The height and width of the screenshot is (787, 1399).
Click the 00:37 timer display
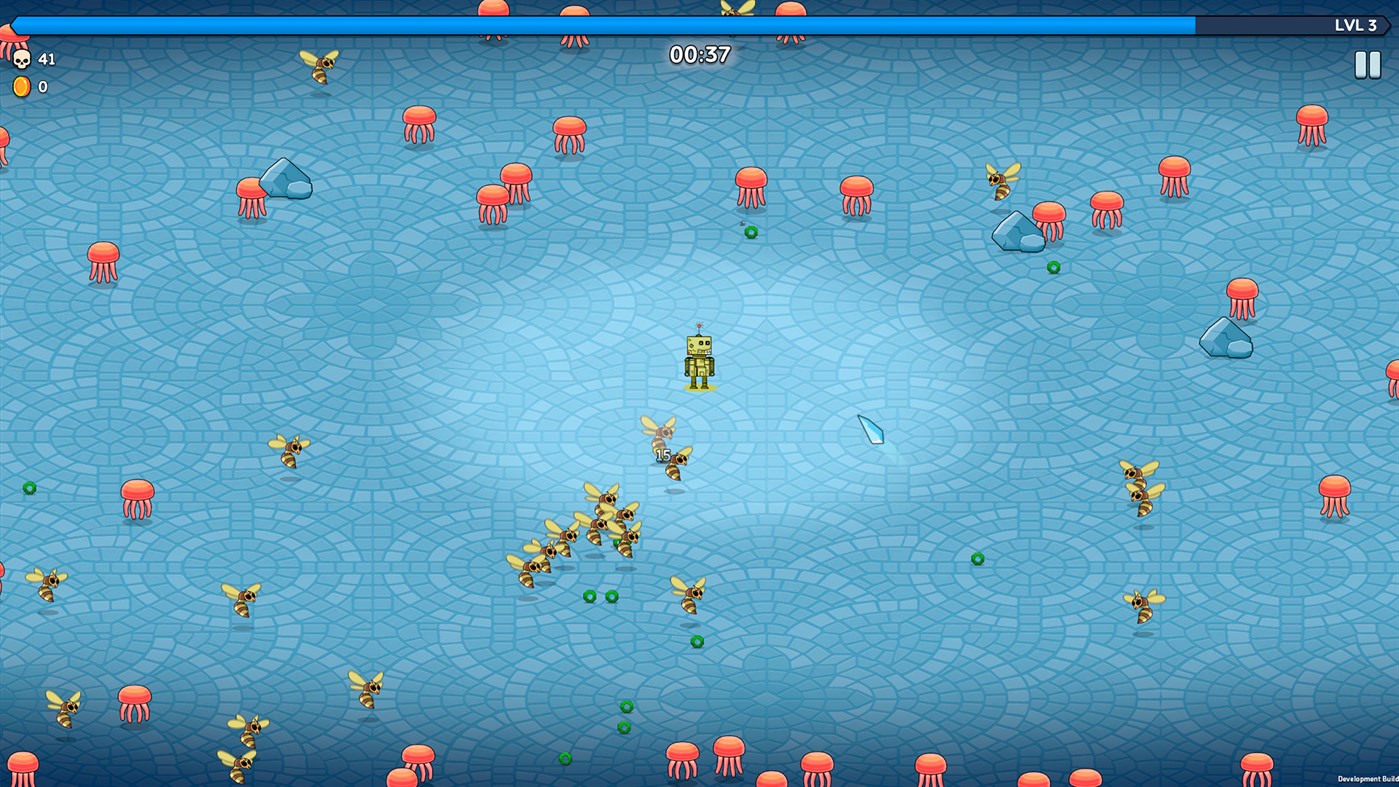coord(700,55)
